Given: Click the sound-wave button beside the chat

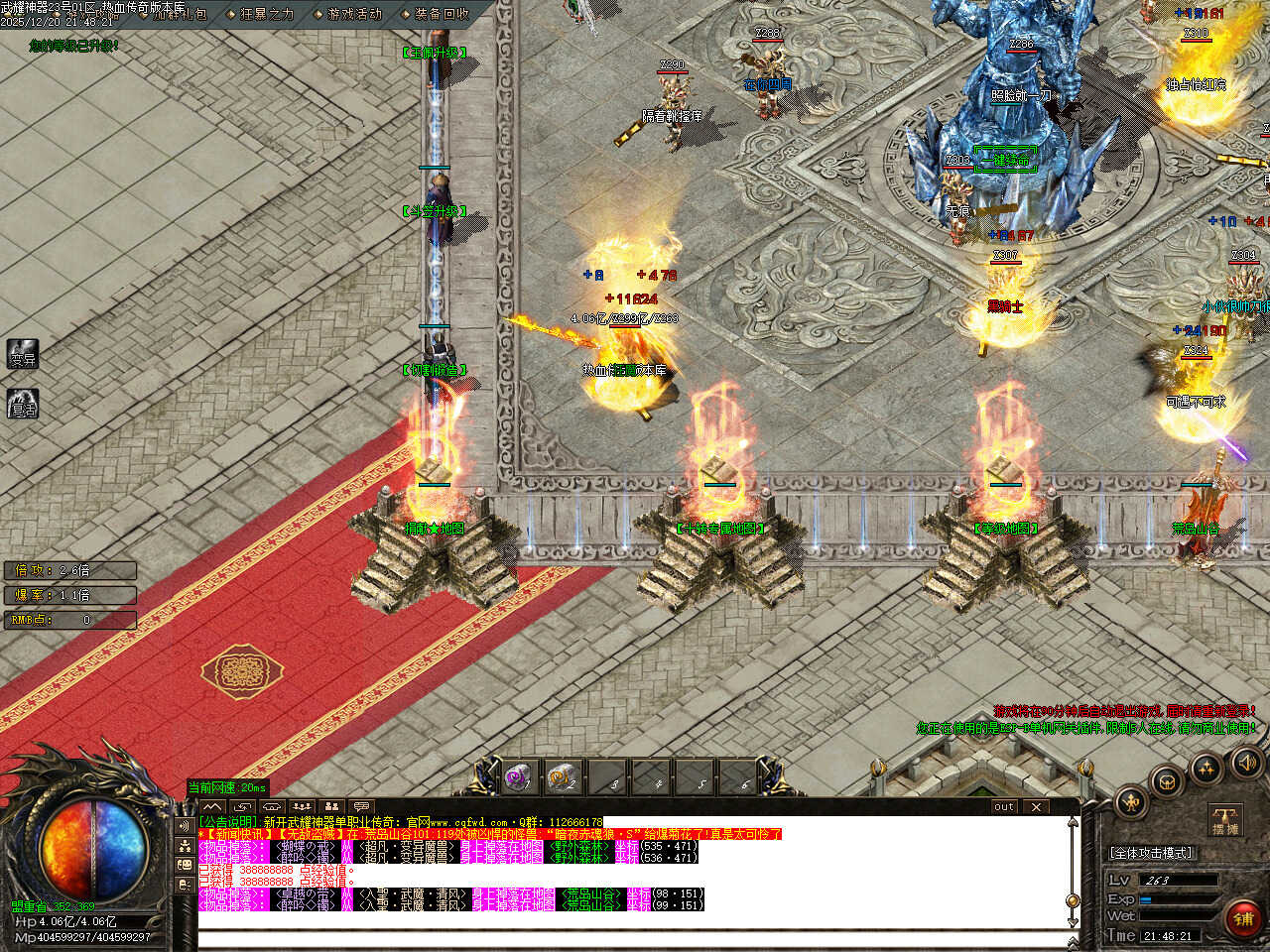Looking at the screenshot, I should coord(185,825).
